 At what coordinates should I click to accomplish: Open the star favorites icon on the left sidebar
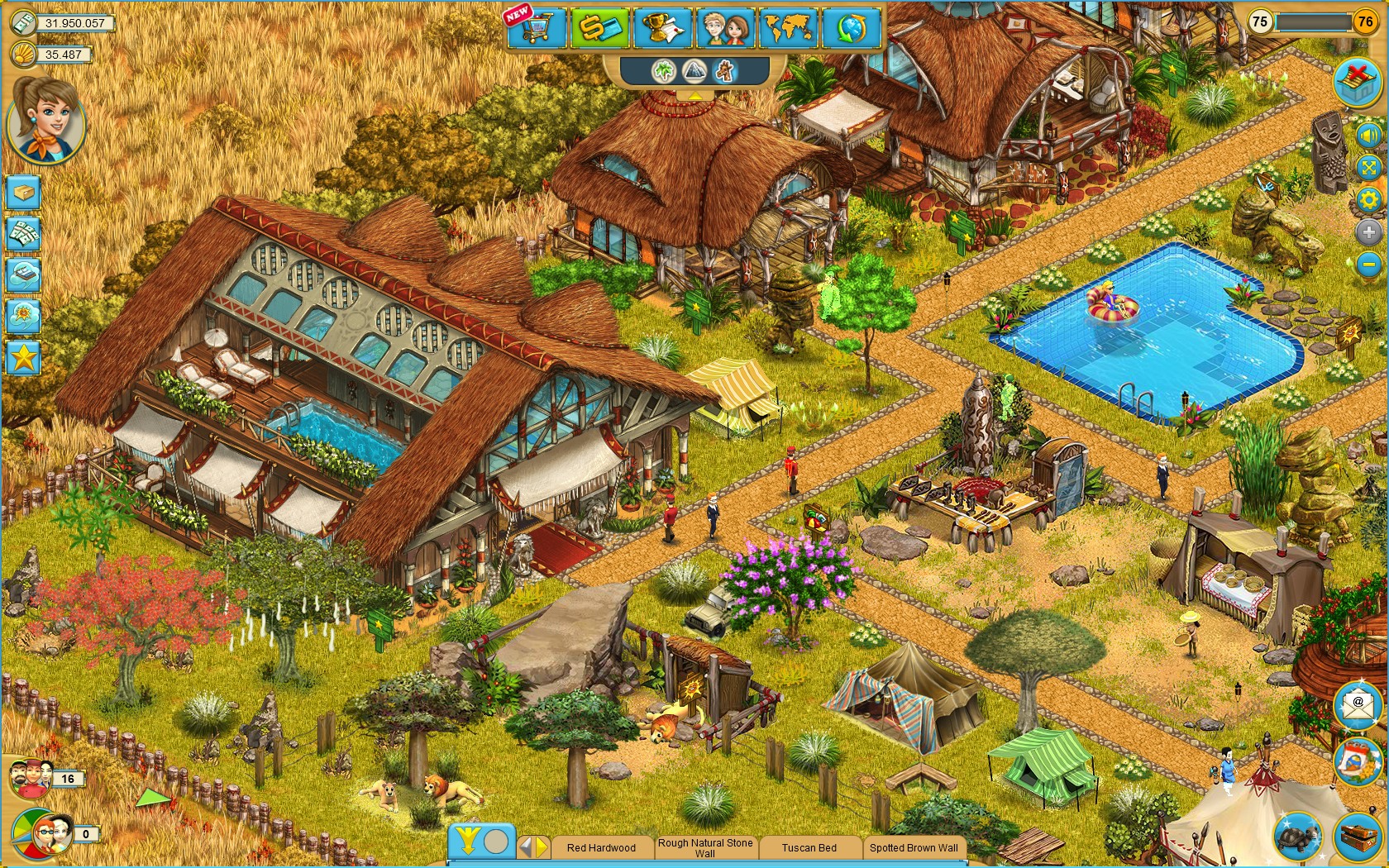click(x=22, y=359)
